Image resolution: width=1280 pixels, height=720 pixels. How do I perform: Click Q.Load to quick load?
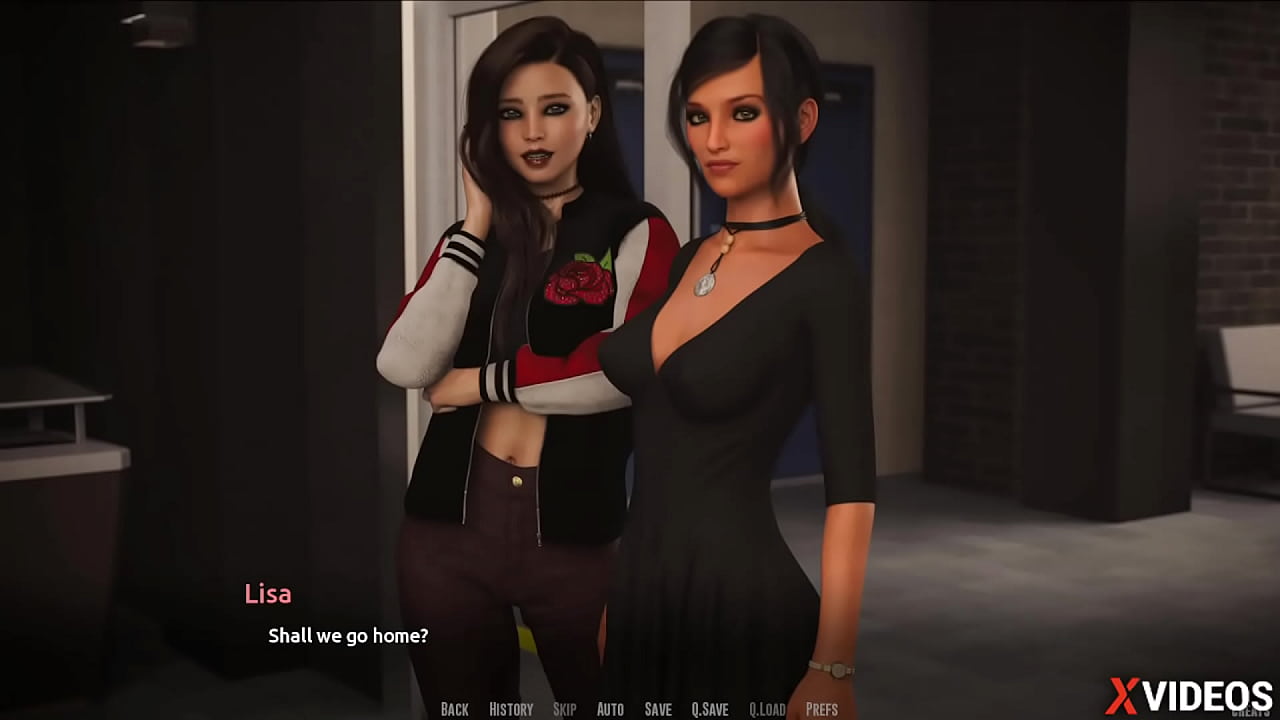point(767,709)
